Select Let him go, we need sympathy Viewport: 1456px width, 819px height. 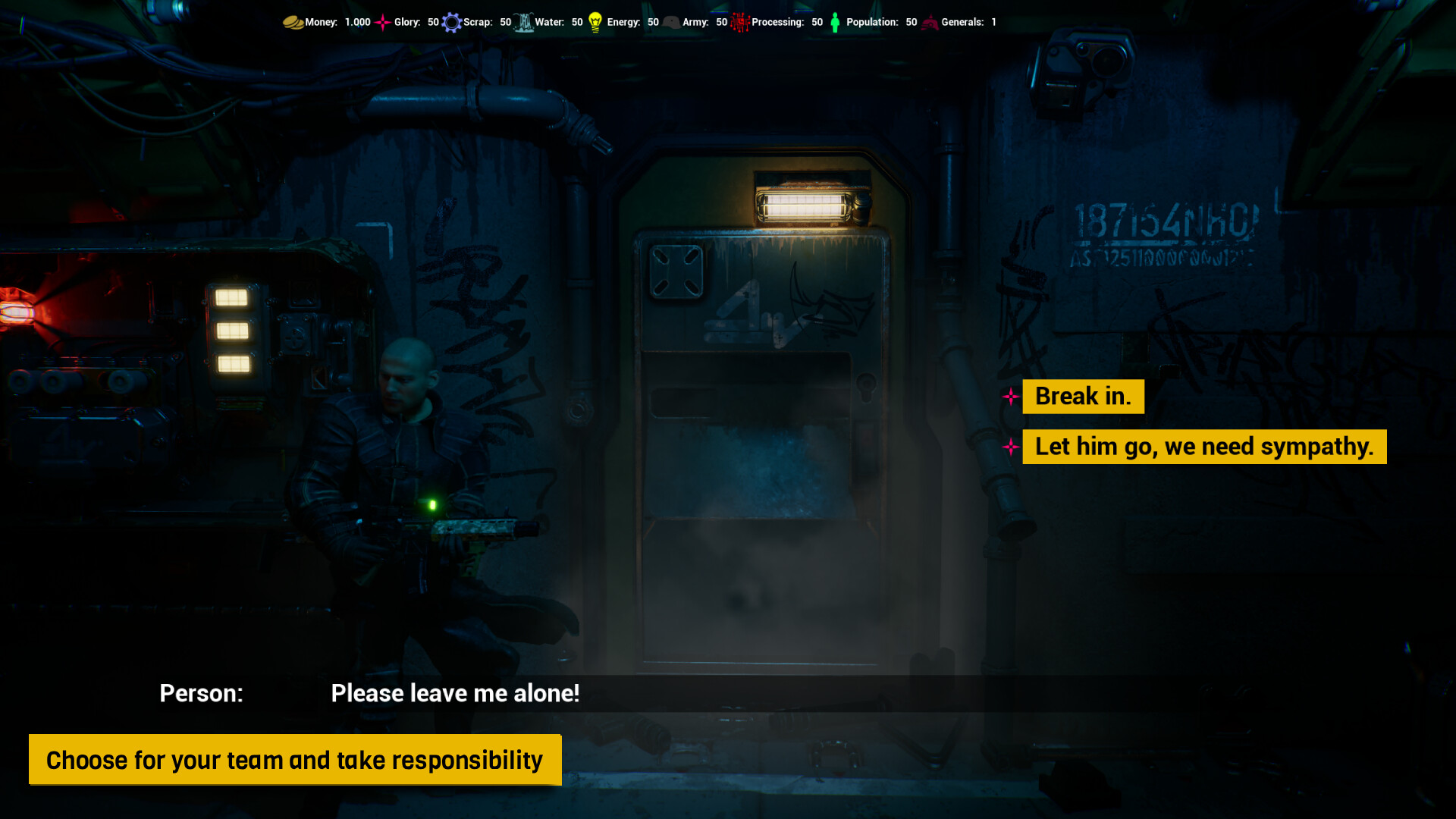click(1203, 447)
